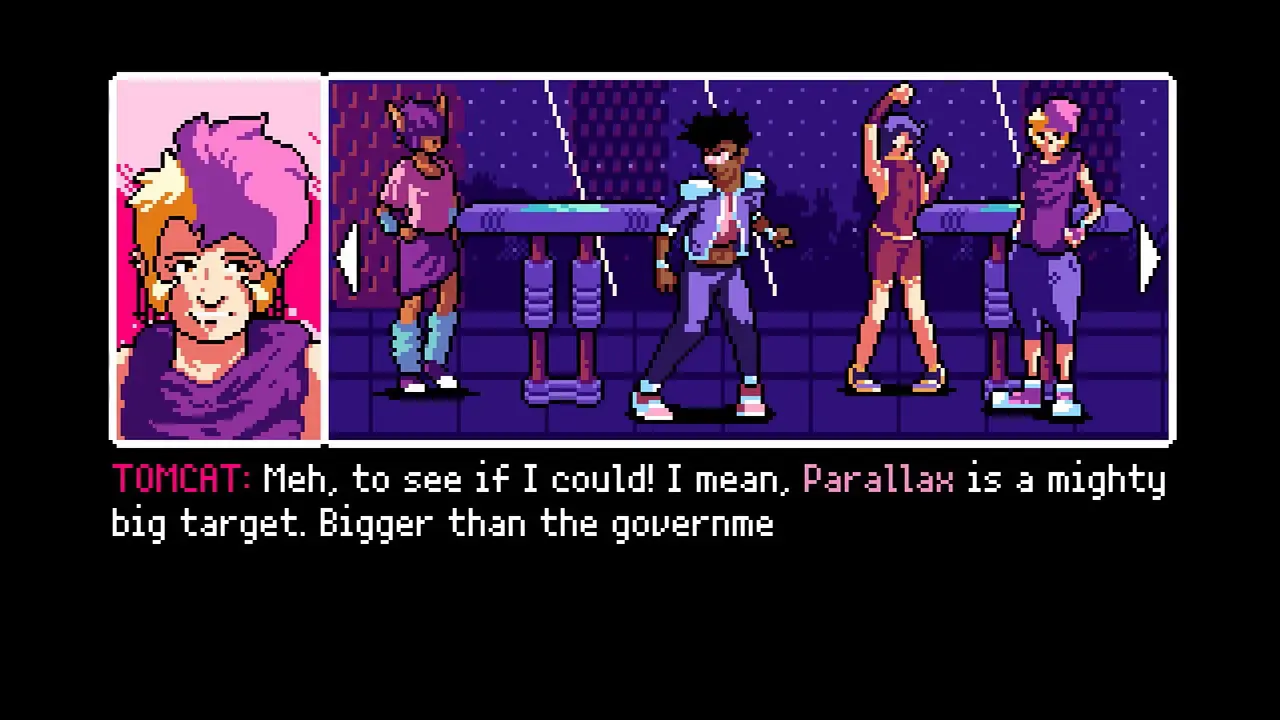Click the right navigation arrow
This screenshot has width=1280, height=720.
coord(1148,258)
